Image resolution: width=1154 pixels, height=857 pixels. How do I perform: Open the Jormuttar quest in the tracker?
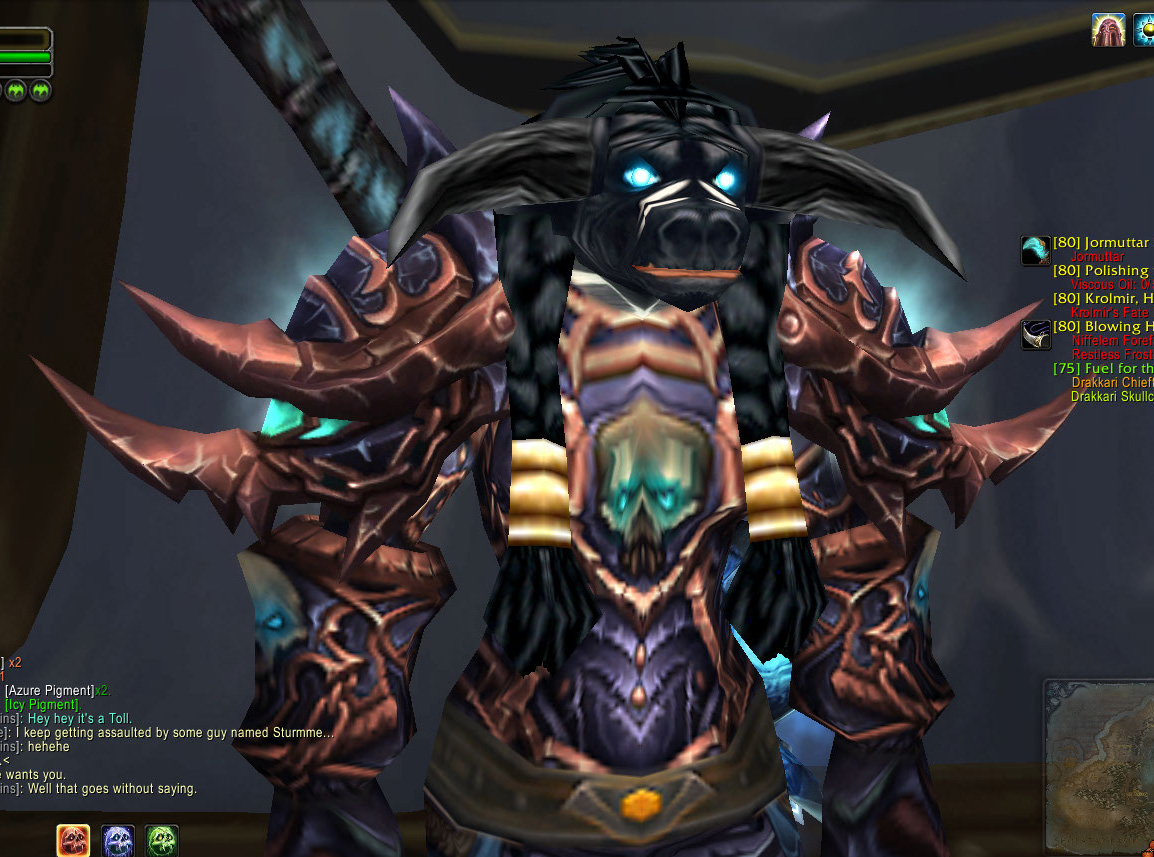(1102, 243)
